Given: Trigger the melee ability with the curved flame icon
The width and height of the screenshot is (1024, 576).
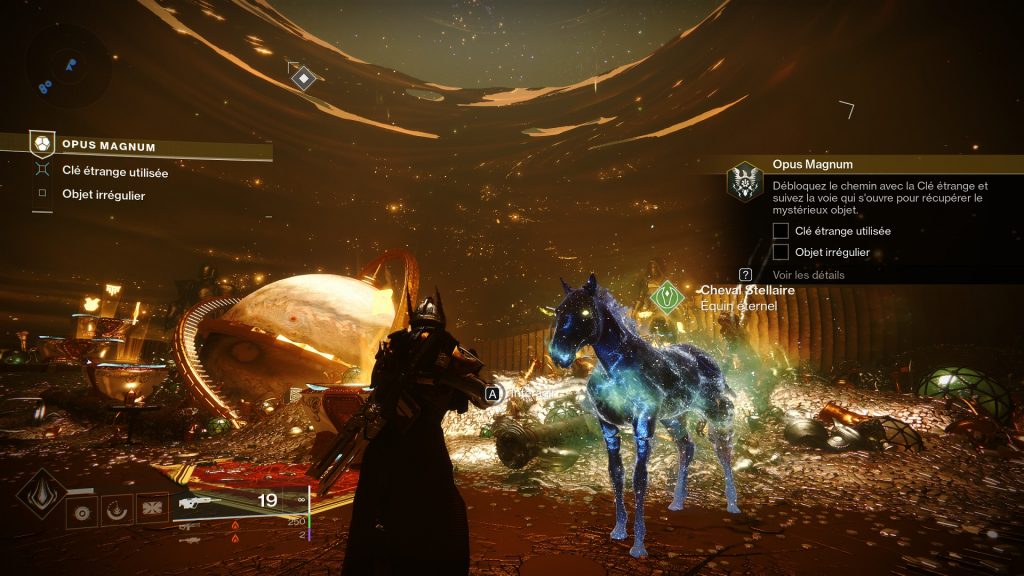Looking at the screenshot, I should click(x=116, y=509).
